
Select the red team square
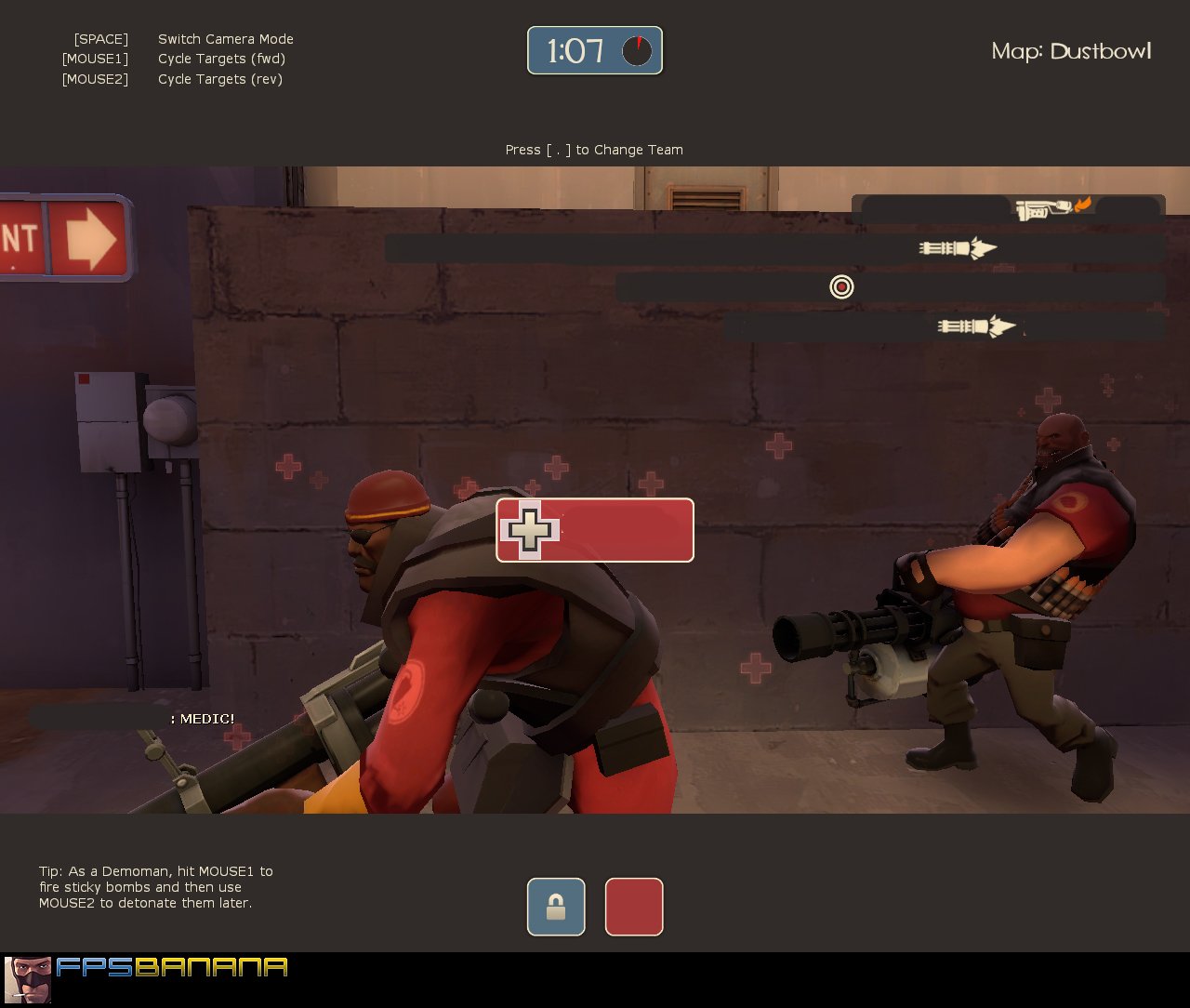click(x=634, y=907)
